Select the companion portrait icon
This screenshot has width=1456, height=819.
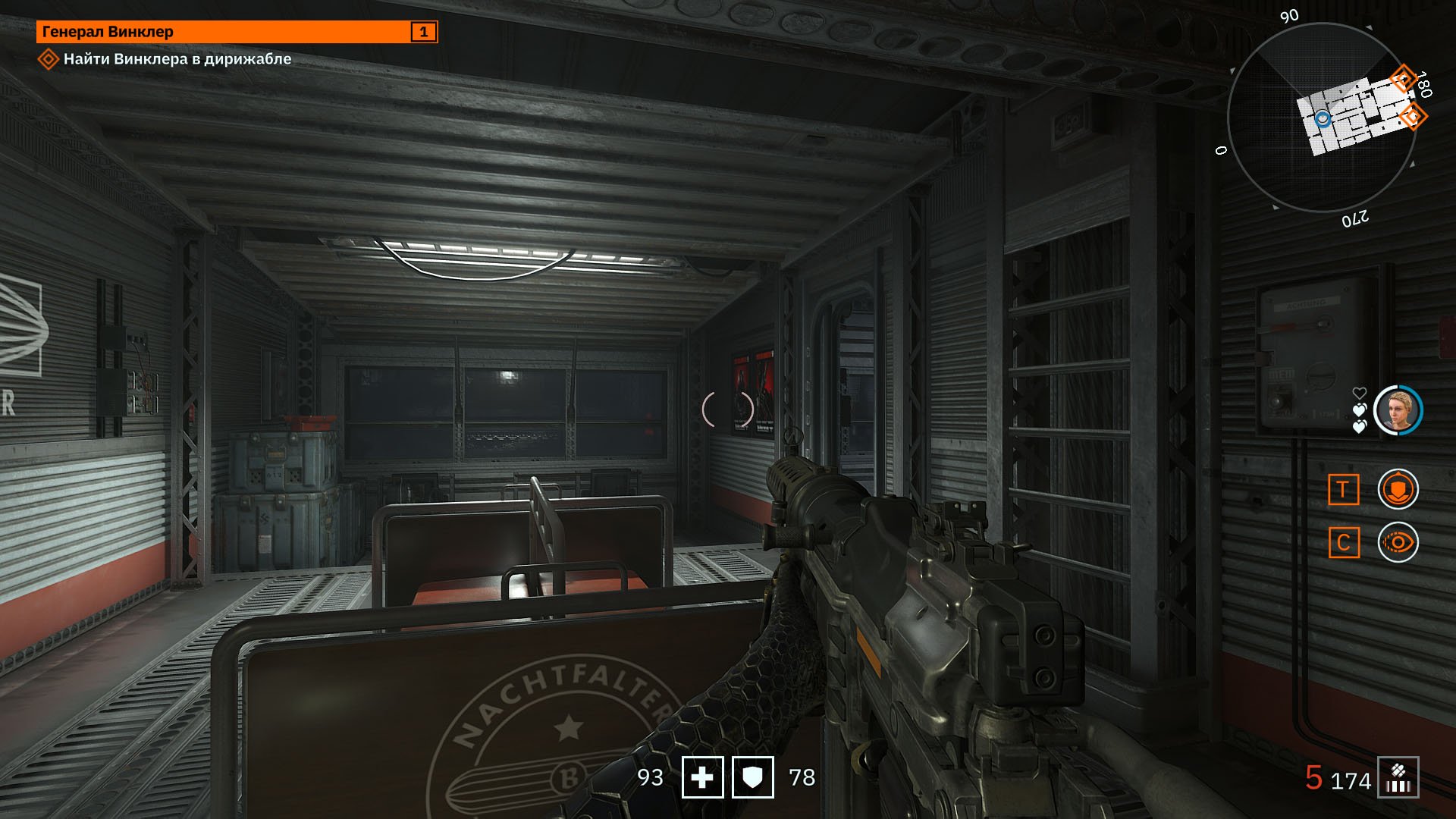pyautogui.click(x=1398, y=410)
